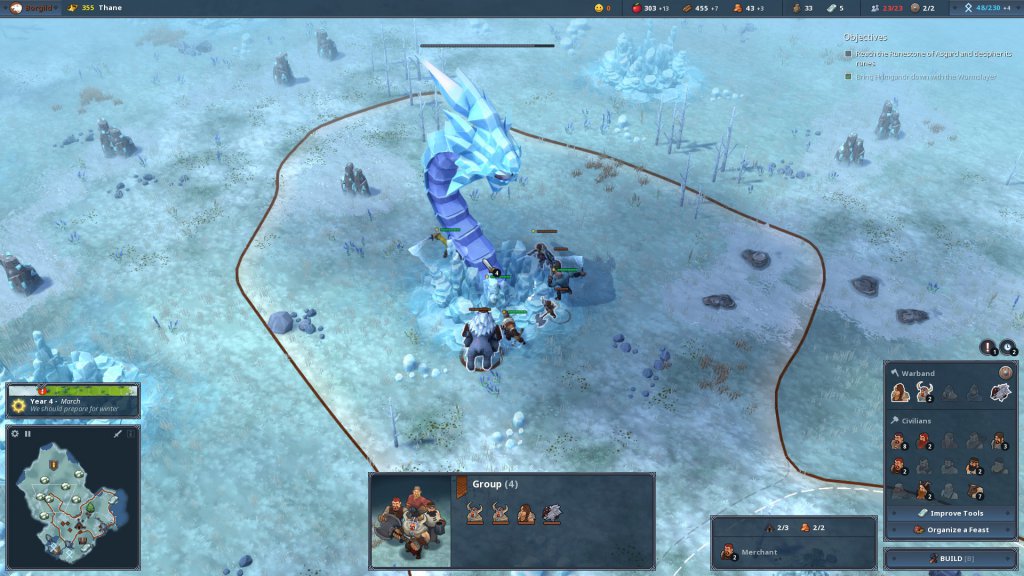
Task: Select the wolf unit in the Warband panel
Action: click(x=999, y=393)
